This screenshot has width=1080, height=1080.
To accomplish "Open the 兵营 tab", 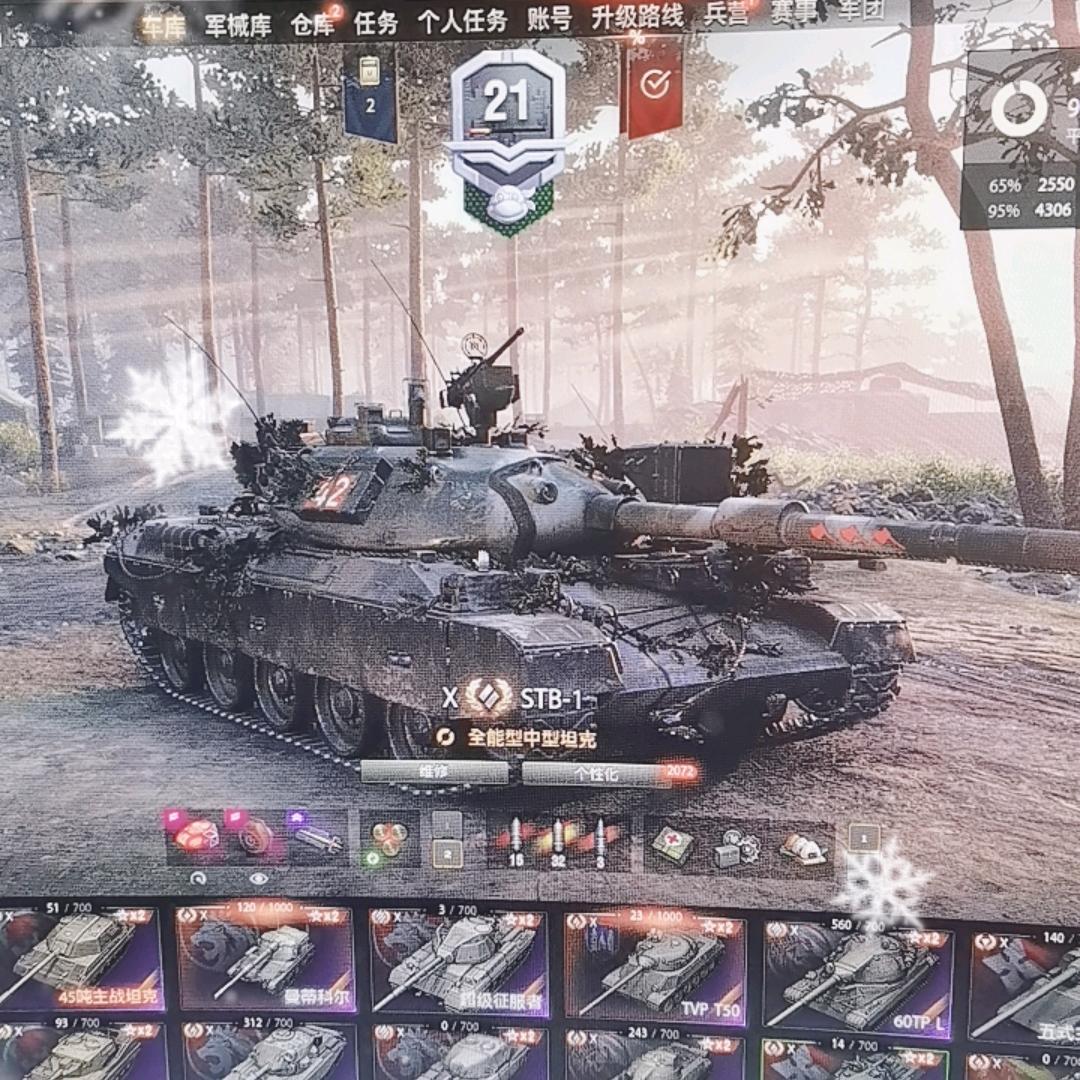I will tap(726, 15).
